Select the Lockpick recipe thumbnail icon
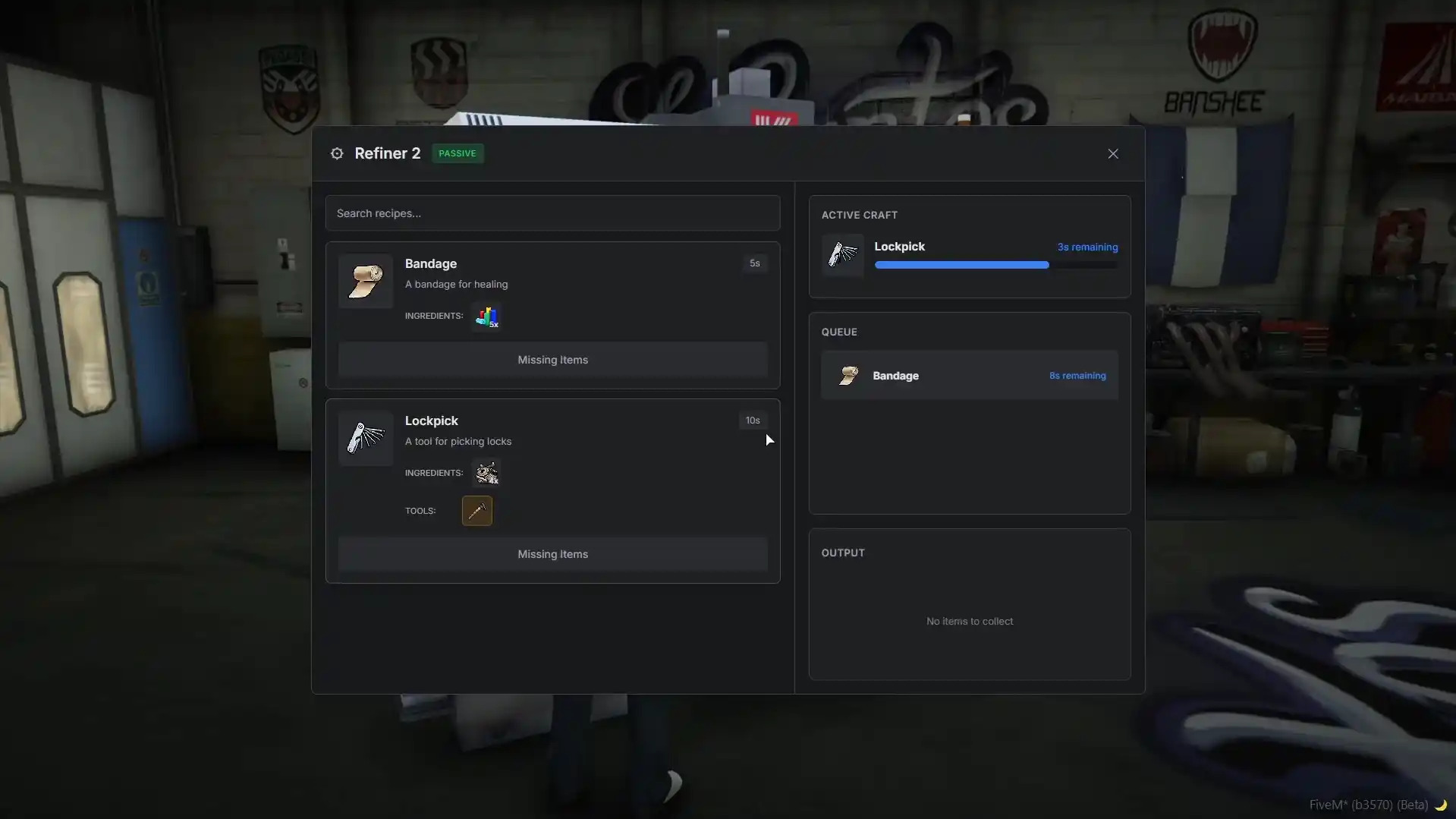Image resolution: width=1456 pixels, height=819 pixels. click(x=365, y=437)
